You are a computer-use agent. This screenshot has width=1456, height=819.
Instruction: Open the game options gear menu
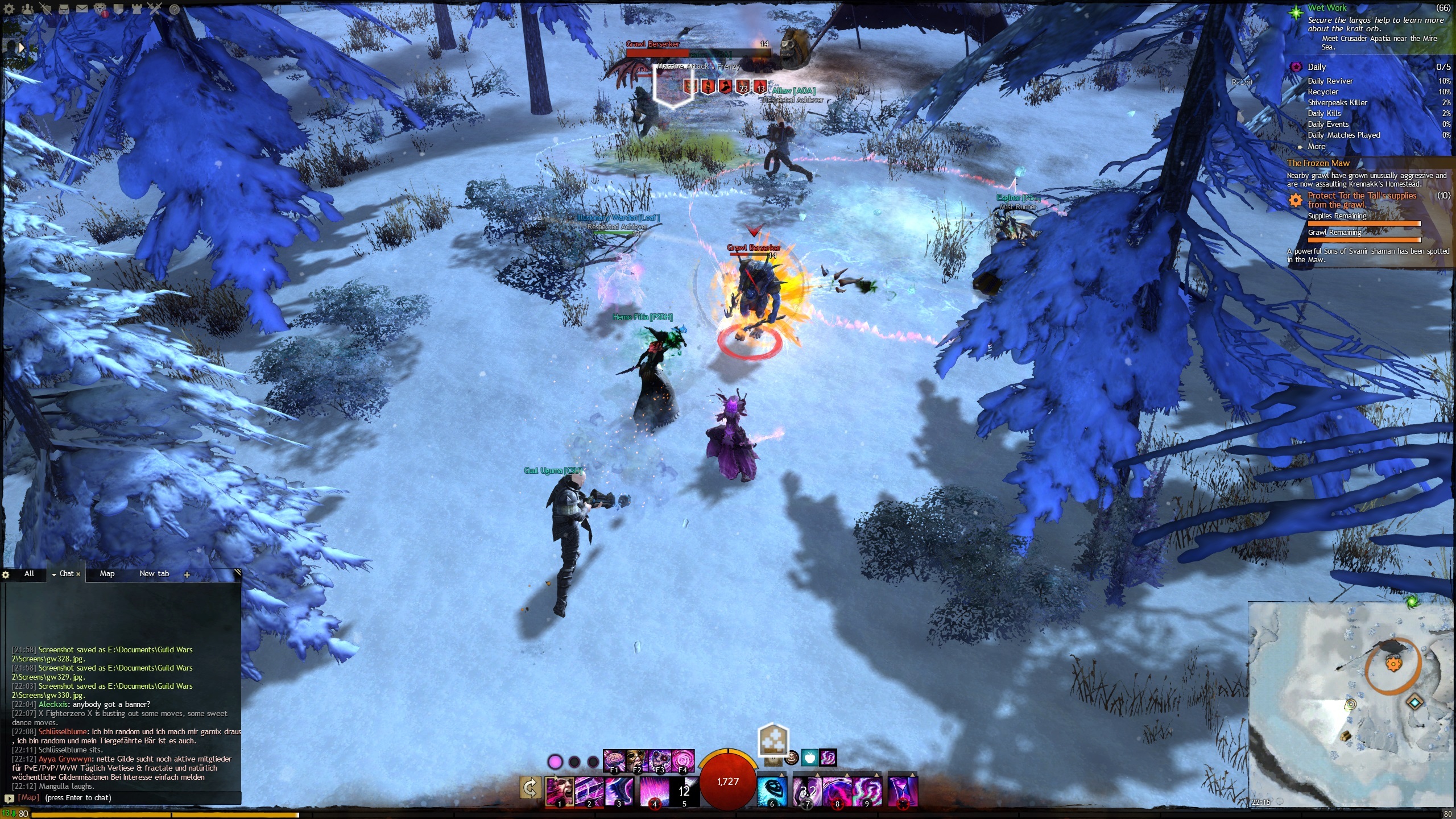[9, 9]
